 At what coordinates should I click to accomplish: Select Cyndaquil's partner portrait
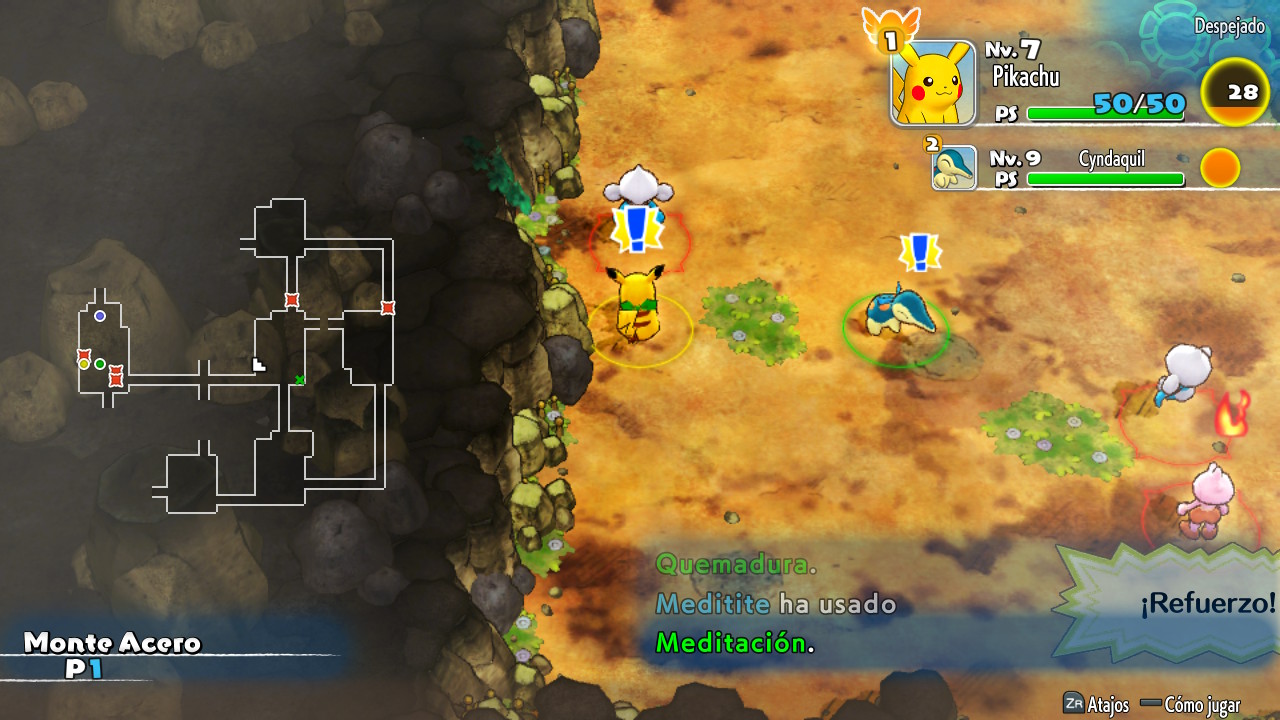[953, 168]
